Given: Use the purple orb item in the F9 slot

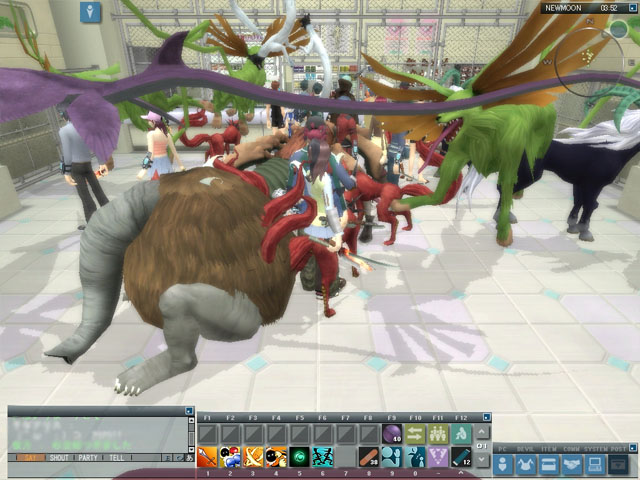Looking at the screenshot, I should [x=391, y=433].
